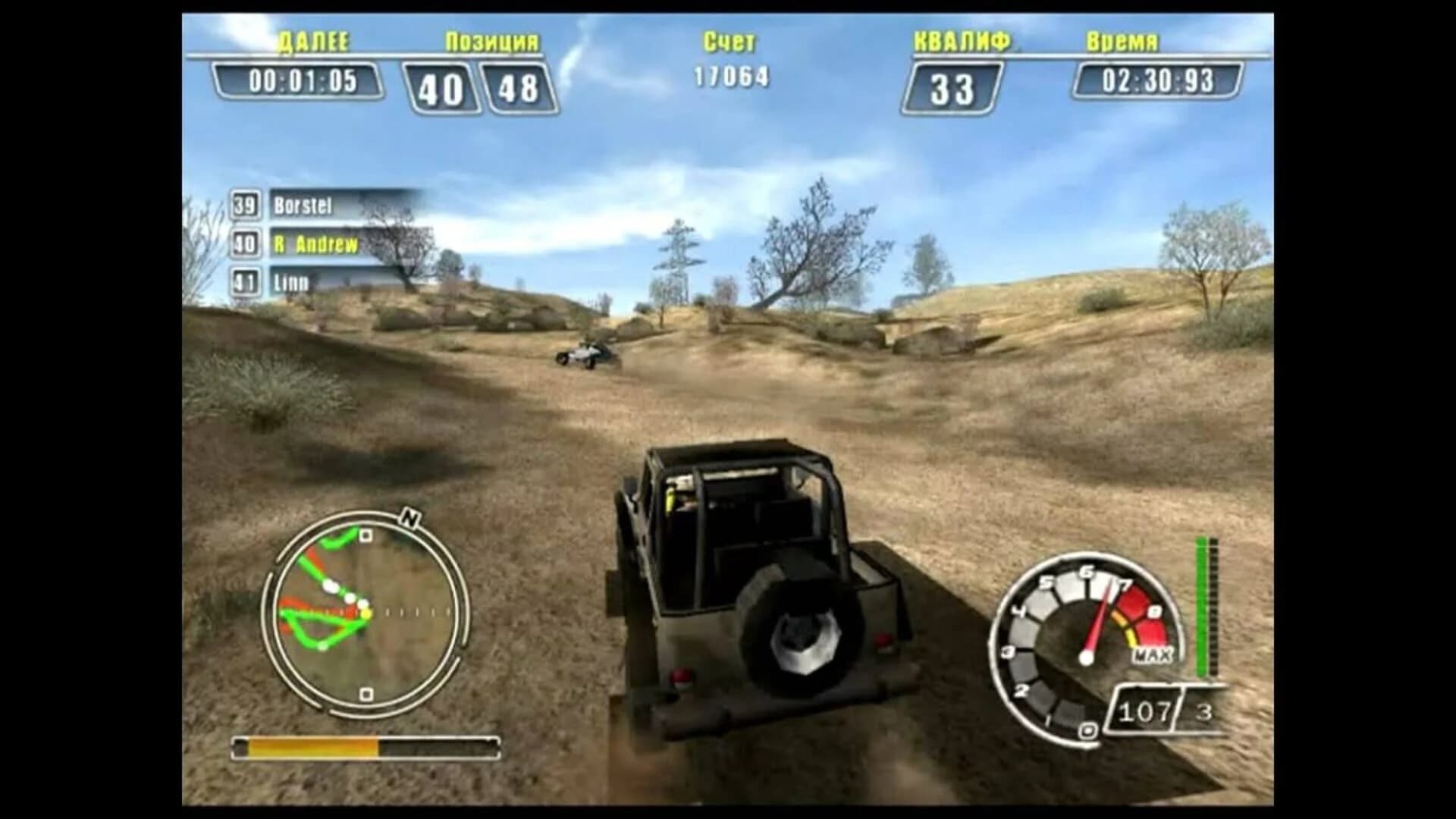Select the Linn entry in the standings
The height and width of the screenshot is (819, 1456).
click(x=292, y=281)
